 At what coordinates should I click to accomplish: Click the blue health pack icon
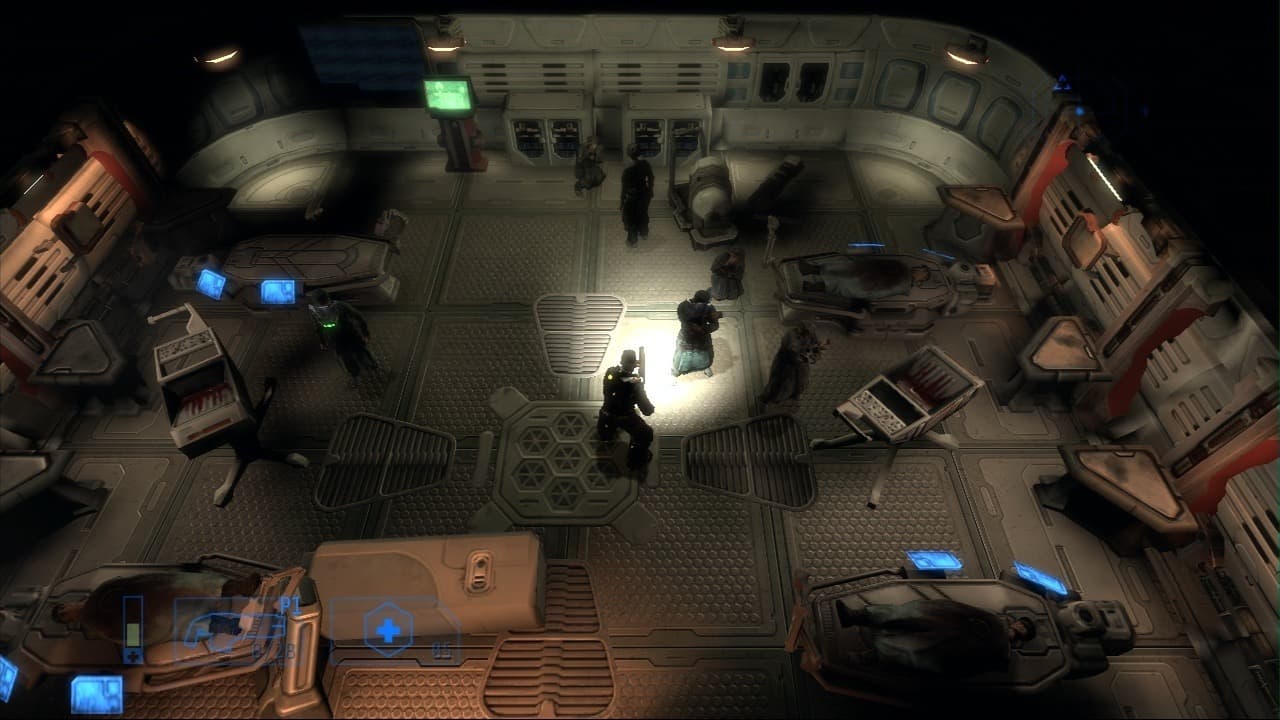click(x=386, y=627)
